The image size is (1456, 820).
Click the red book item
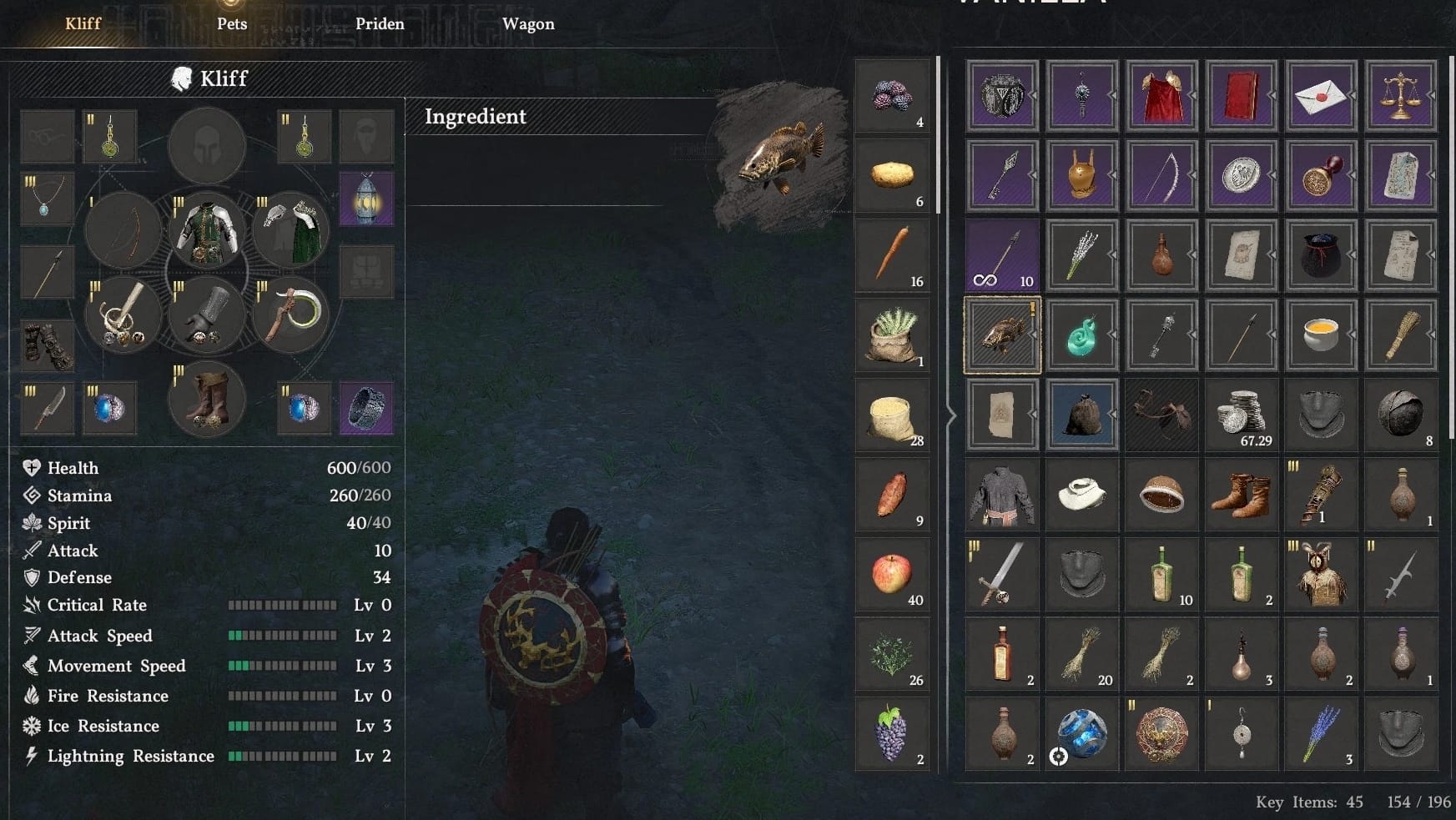point(1242,96)
